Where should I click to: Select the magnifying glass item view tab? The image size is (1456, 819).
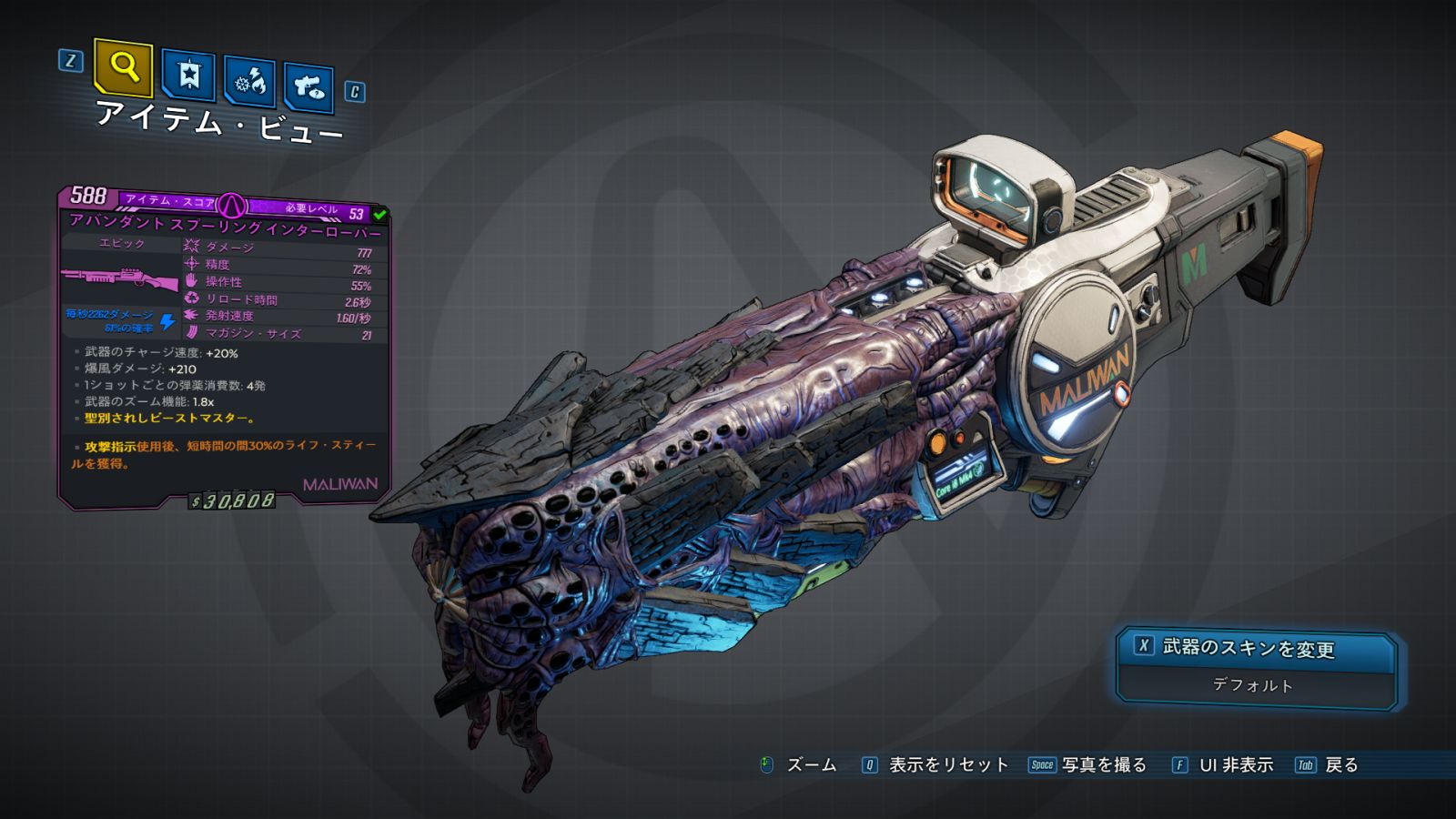(123, 67)
